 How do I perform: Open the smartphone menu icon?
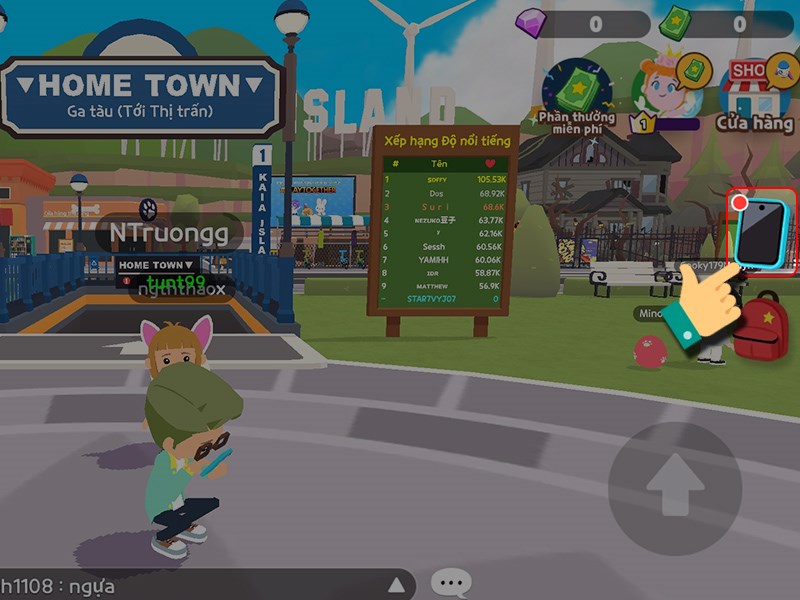[x=762, y=230]
